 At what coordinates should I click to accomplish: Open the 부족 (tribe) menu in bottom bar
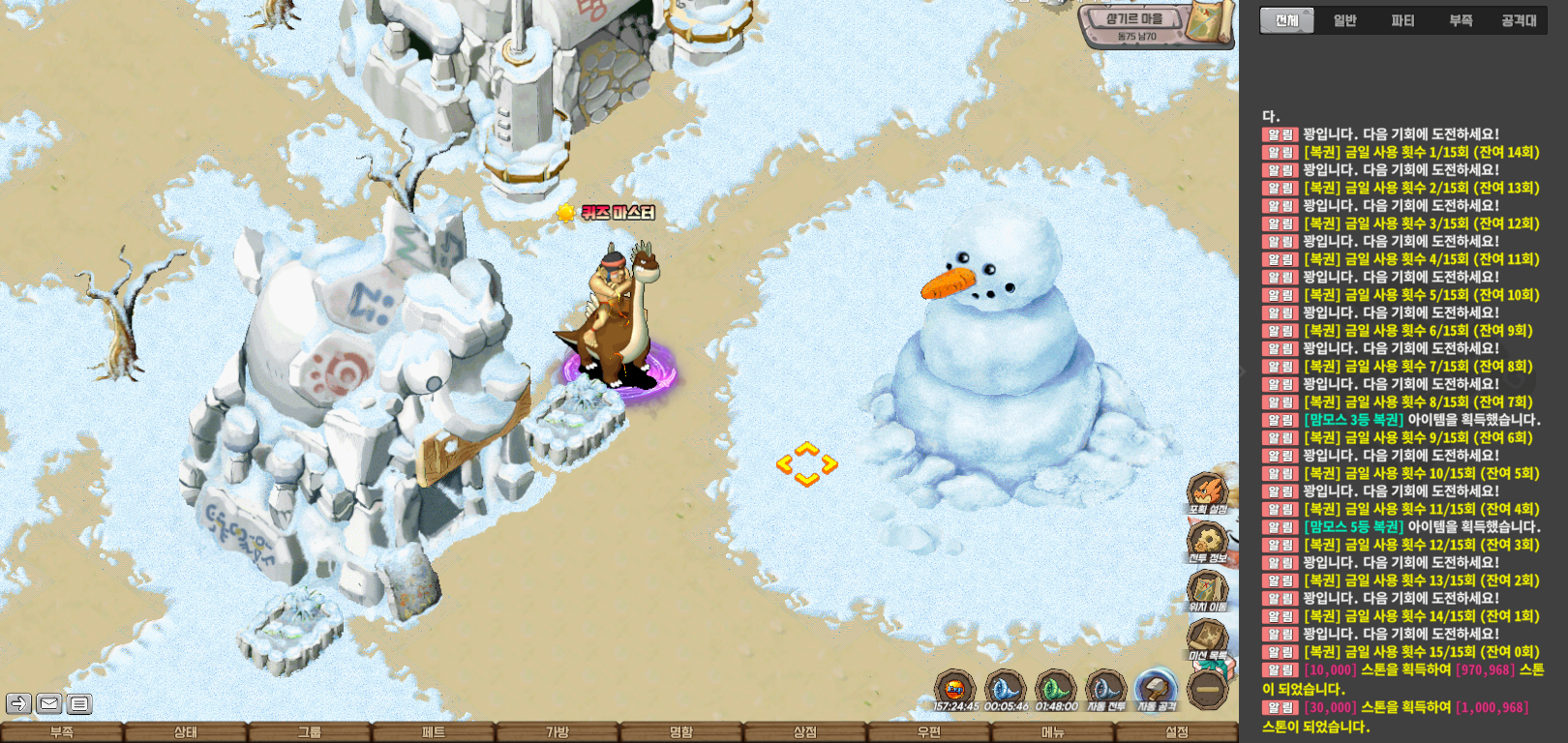(x=62, y=732)
